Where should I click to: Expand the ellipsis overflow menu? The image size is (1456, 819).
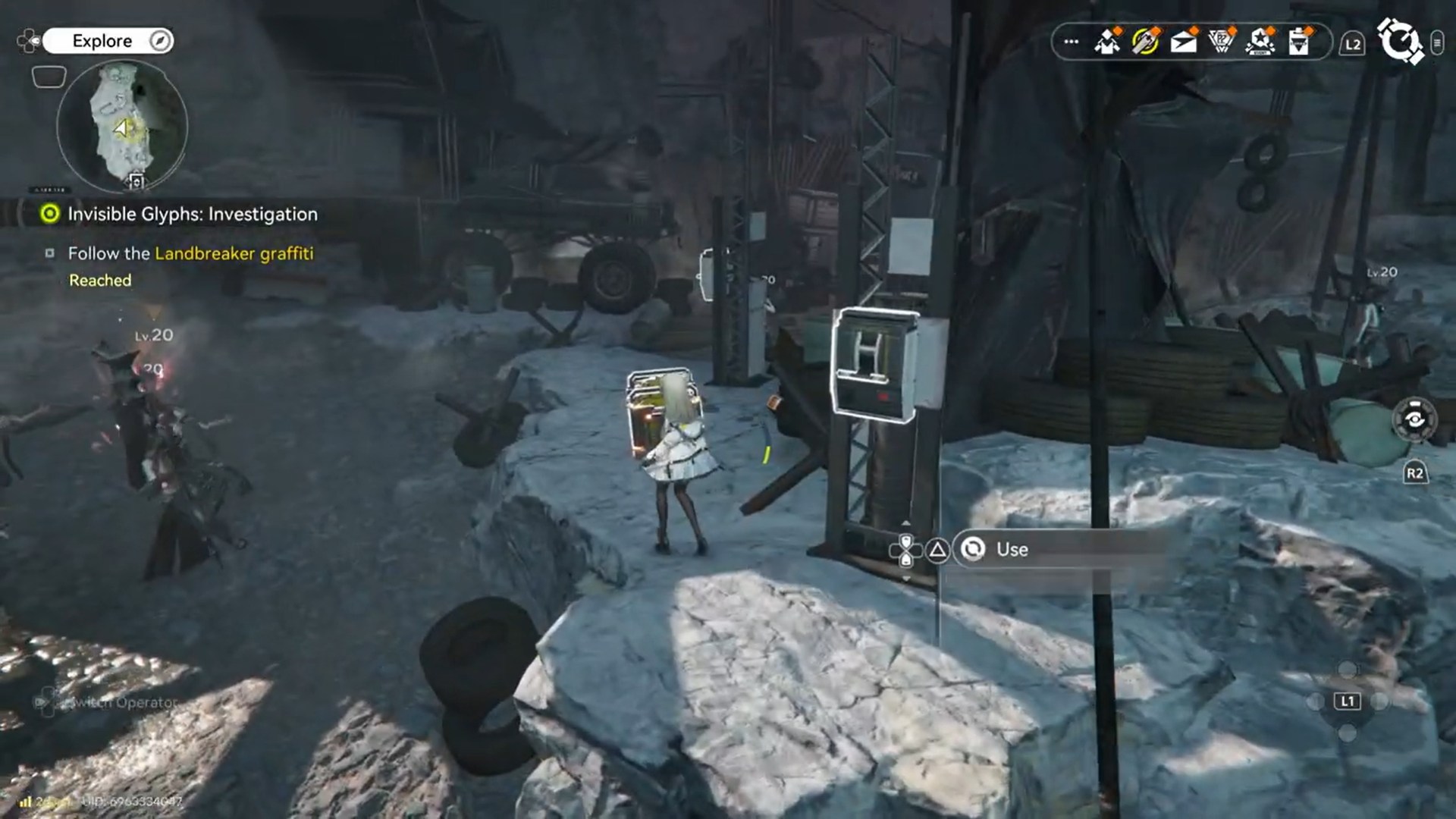point(1071,43)
